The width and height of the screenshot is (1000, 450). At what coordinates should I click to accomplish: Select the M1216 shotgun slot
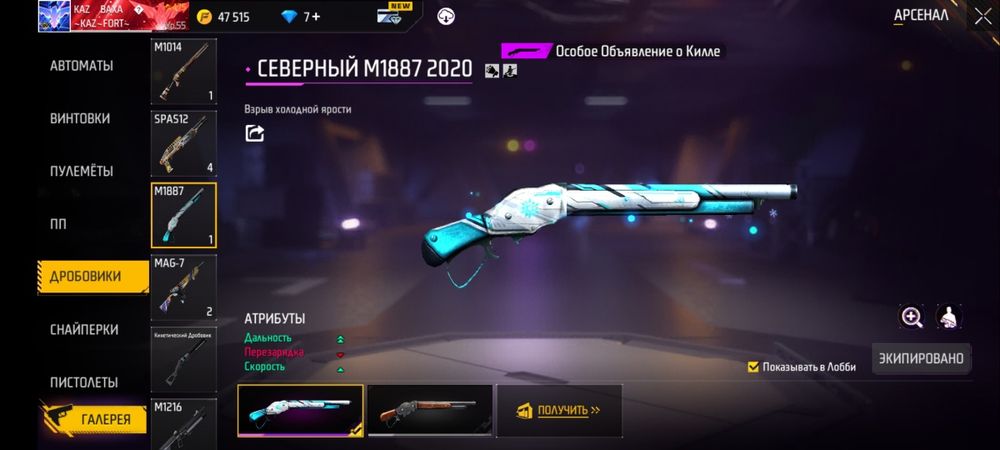coord(184,424)
